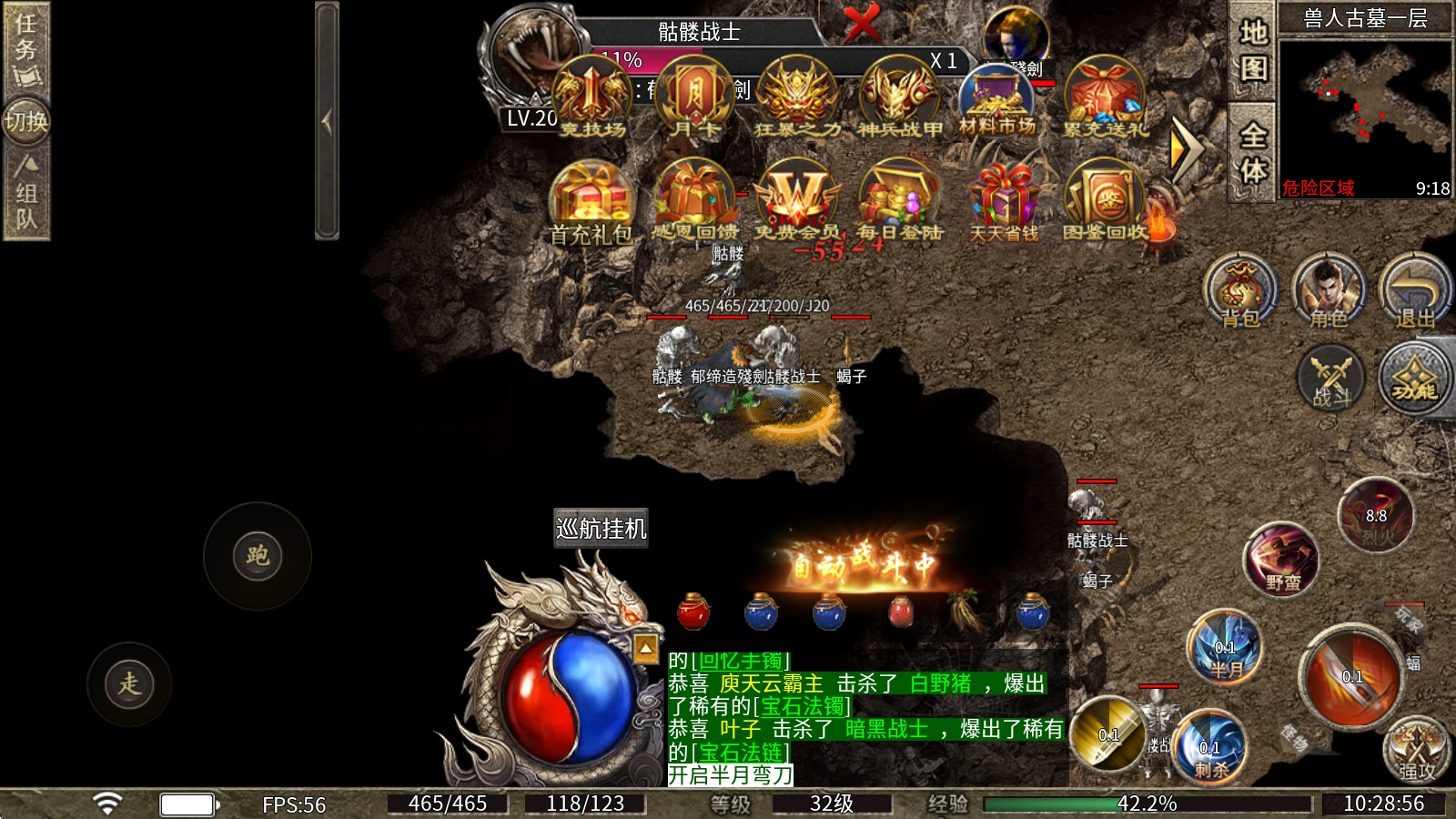Select the 全体 attack mode button
The height and width of the screenshot is (819, 1456).
pyautogui.click(x=1253, y=152)
